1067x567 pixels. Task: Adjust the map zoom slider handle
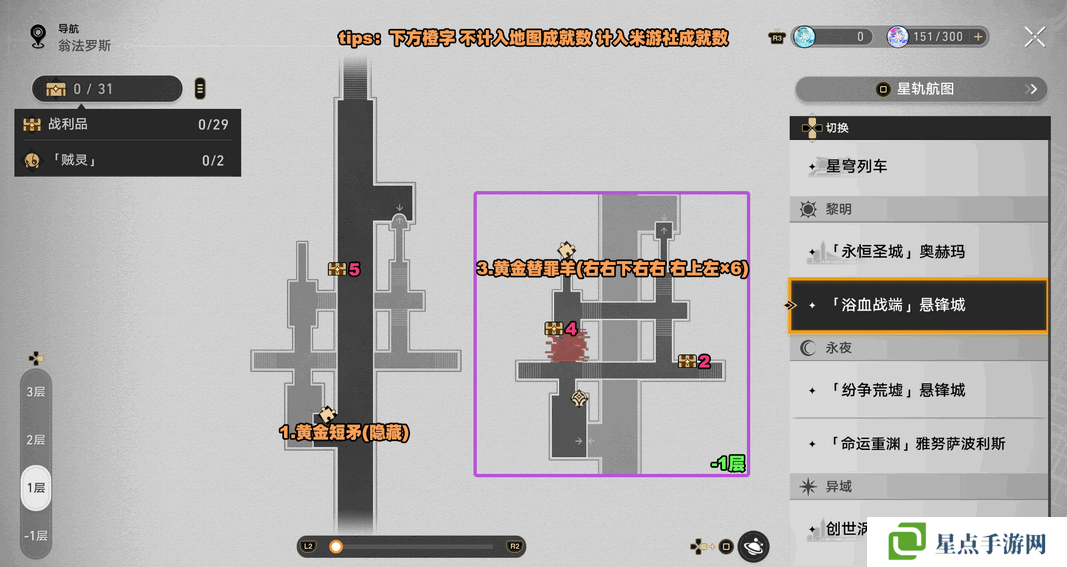pyautogui.click(x=336, y=546)
